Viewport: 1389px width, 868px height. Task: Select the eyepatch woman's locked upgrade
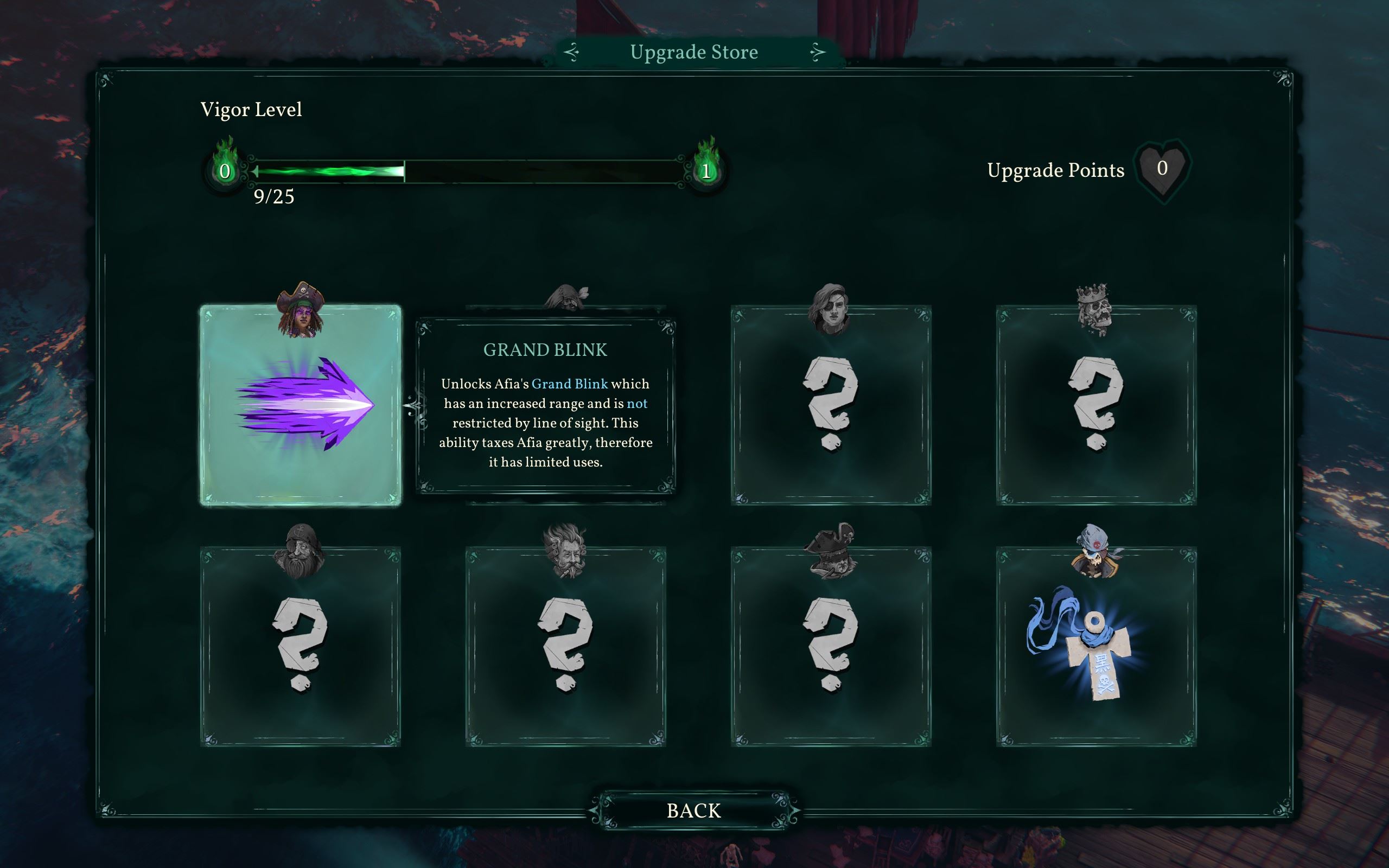click(x=831, y=405)
